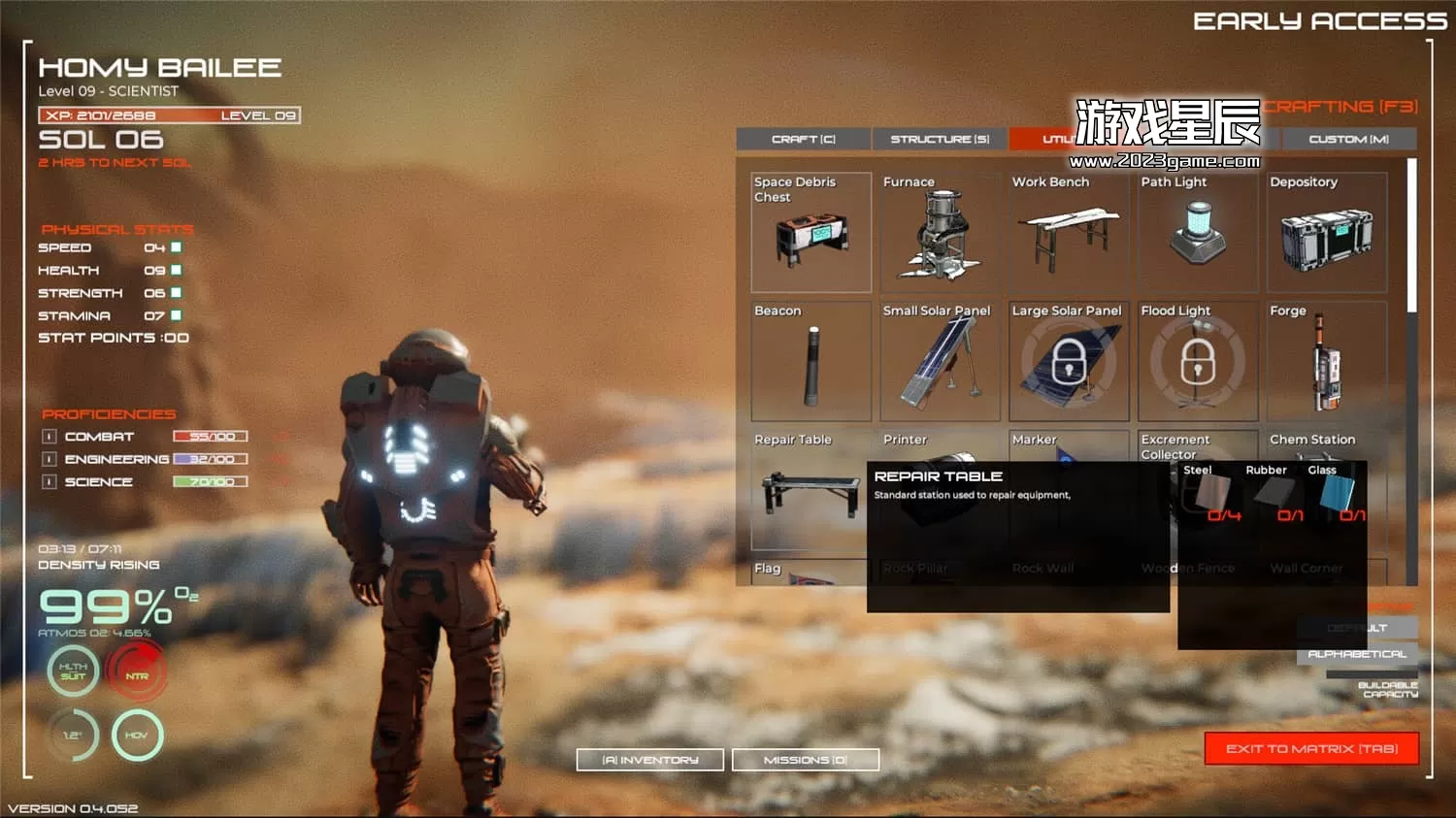Select the Beacon item
The width and height of the screenshot is (1456, 818).
click(811, 362)
